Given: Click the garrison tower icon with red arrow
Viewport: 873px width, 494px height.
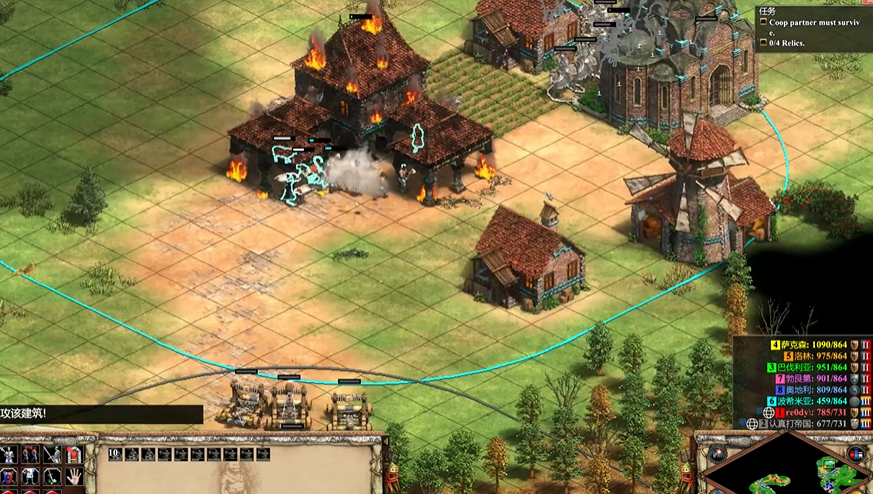Looking at the screenshot, I should (x=72, y=455).
